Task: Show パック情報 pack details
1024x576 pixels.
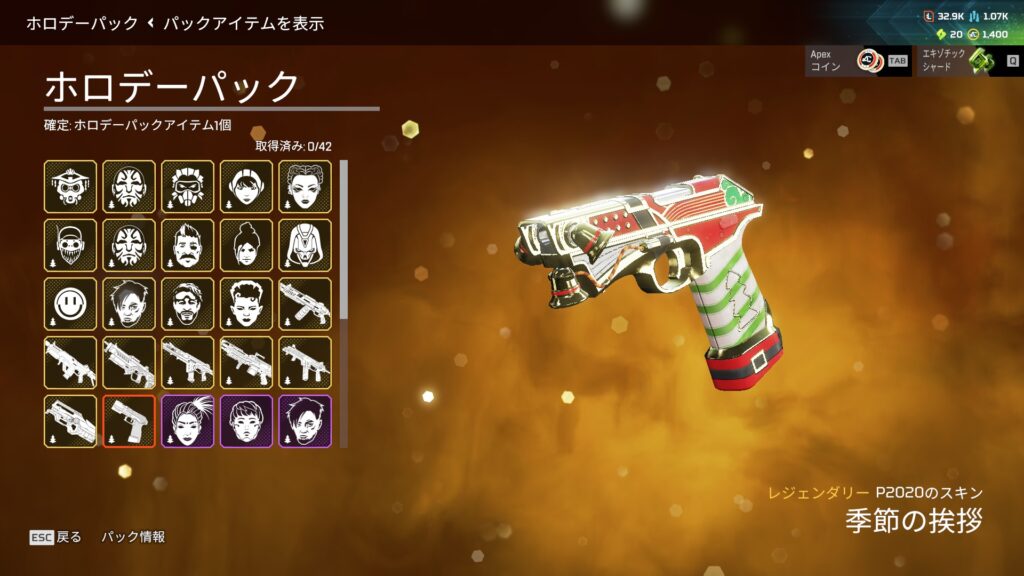Action: (x=133, y=537)
